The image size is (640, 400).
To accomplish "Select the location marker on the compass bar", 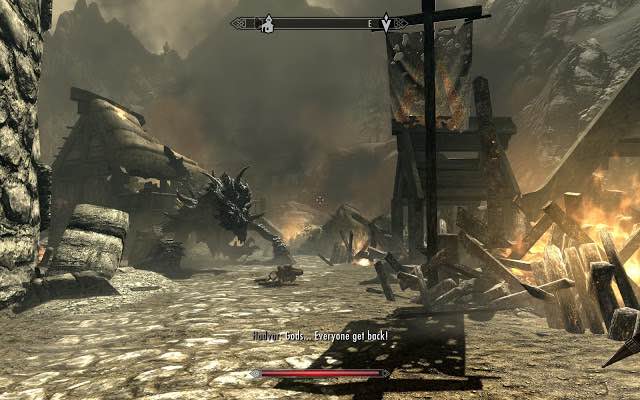I will [268, 23].
